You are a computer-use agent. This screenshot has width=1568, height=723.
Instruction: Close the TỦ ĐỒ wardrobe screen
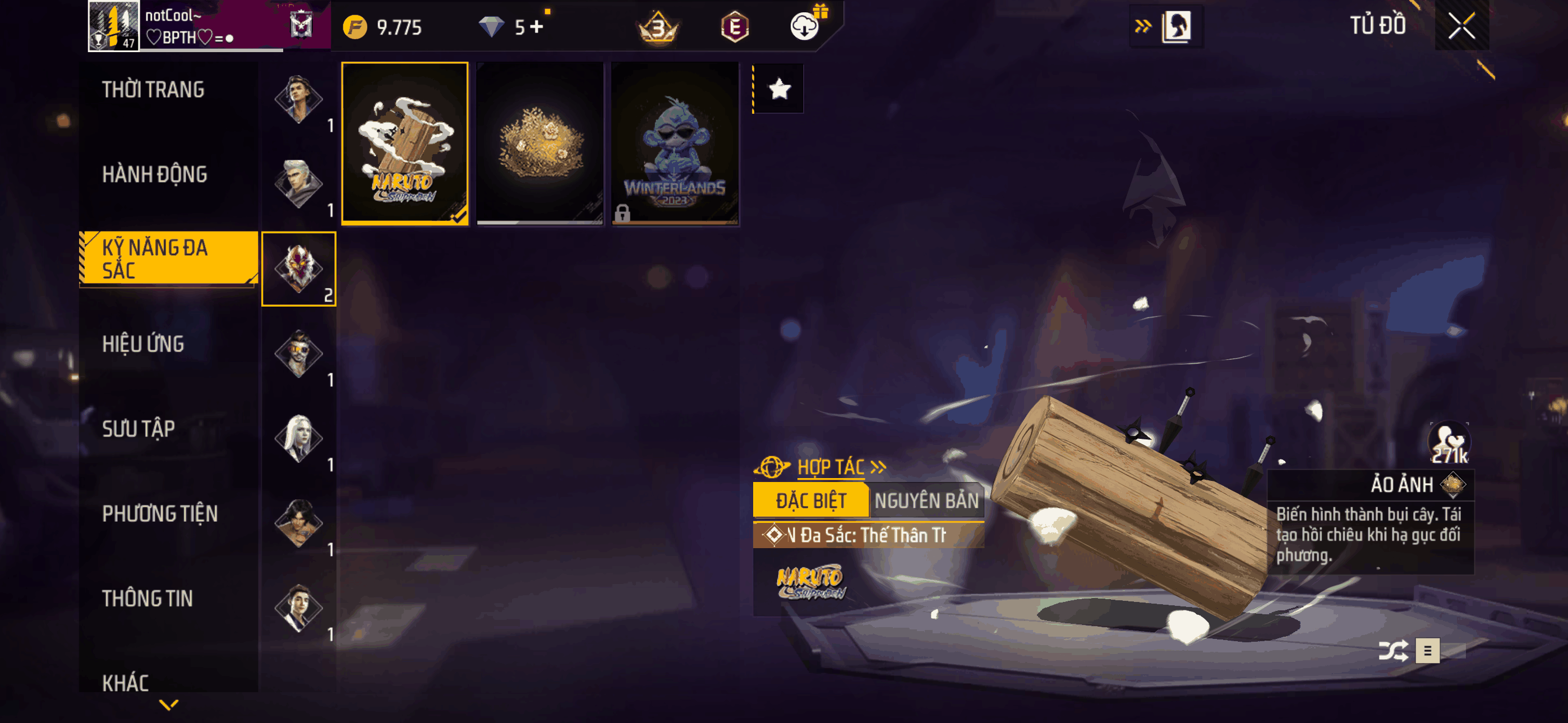click(x=1461, y=26)
